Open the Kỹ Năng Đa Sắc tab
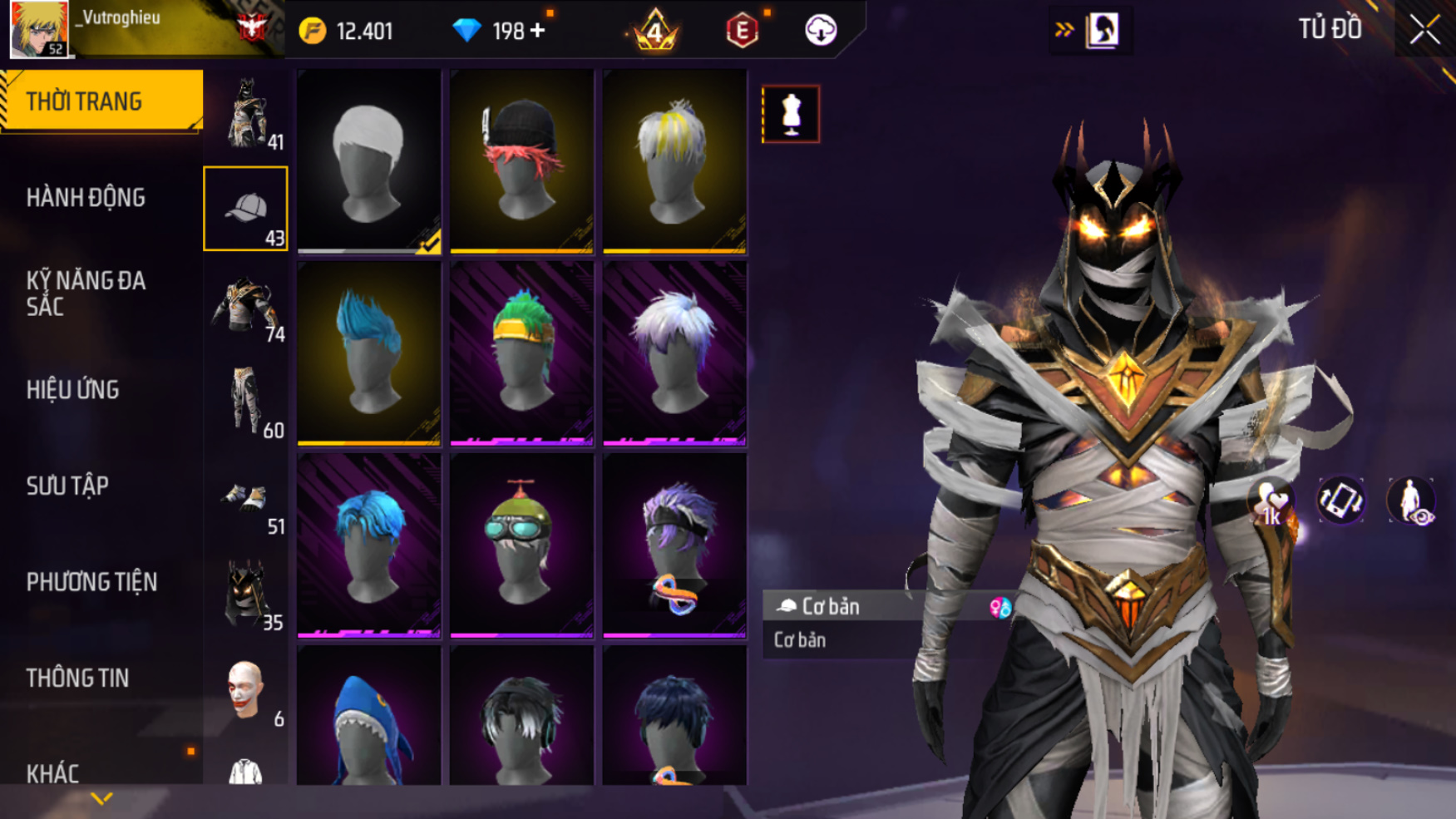The image size is (1456, 819). (86, 294)
